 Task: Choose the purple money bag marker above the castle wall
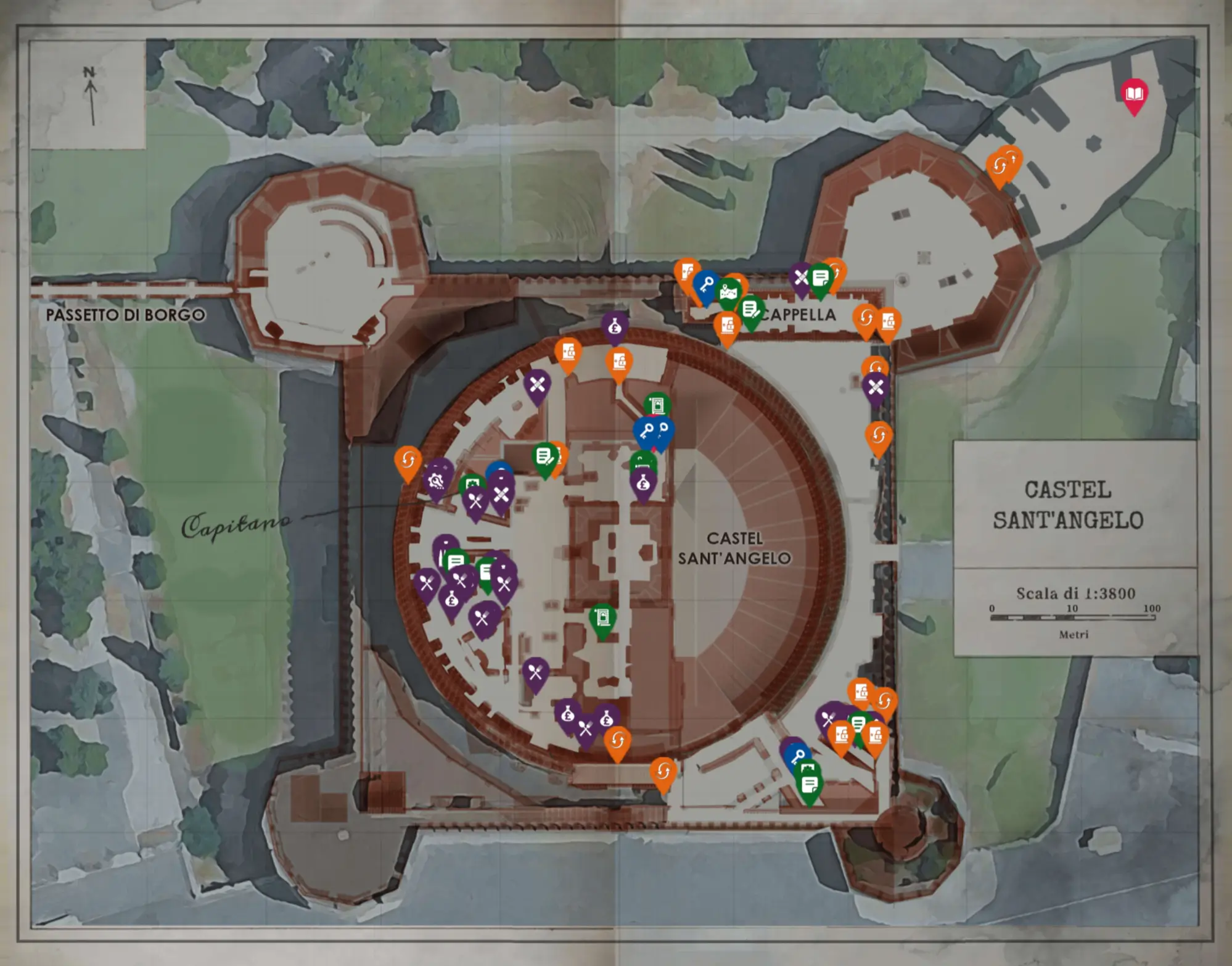(615, 326)
